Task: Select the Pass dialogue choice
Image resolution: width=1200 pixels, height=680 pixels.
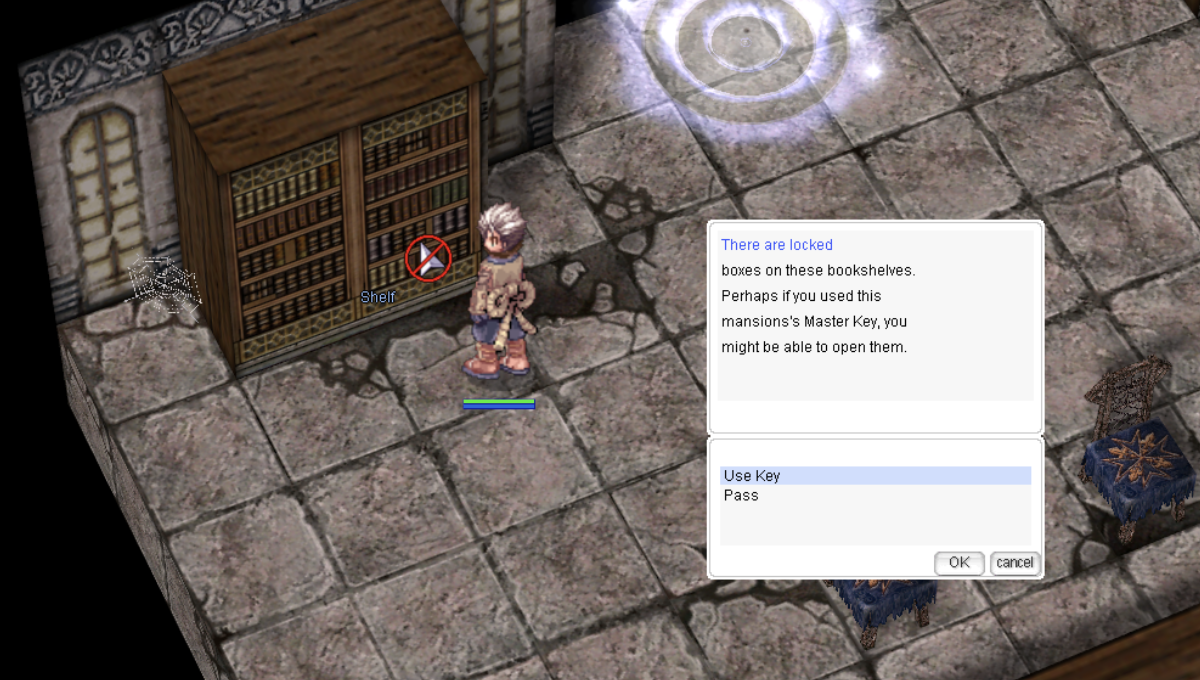Action: pos(741,495)
